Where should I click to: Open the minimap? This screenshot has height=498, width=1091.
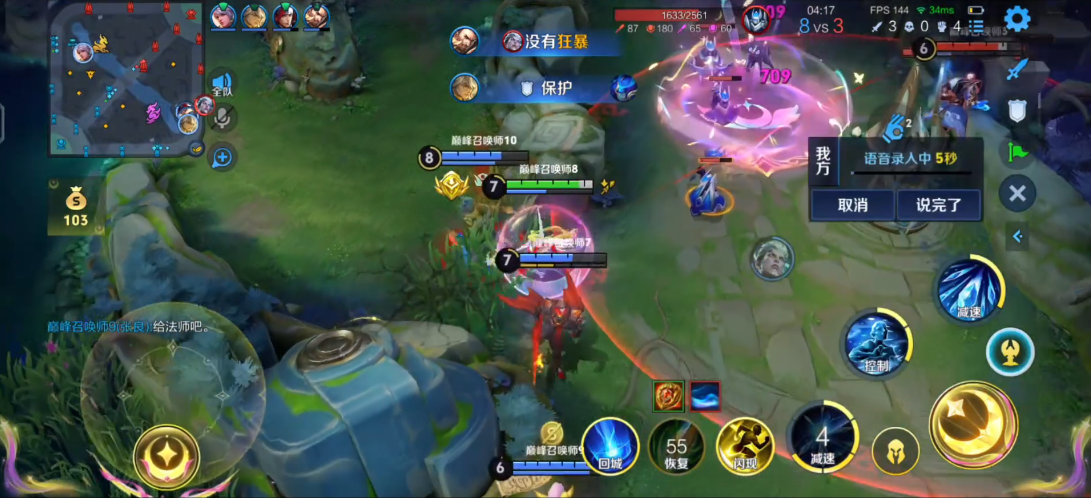click(x=126, y=78)
